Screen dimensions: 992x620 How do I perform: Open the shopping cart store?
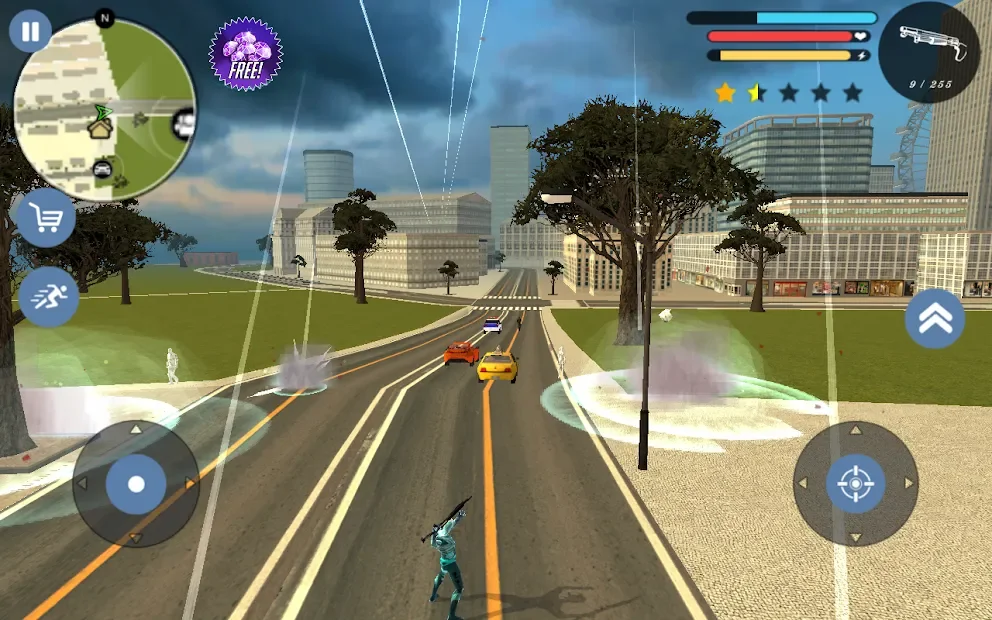[x=46, y=217]
